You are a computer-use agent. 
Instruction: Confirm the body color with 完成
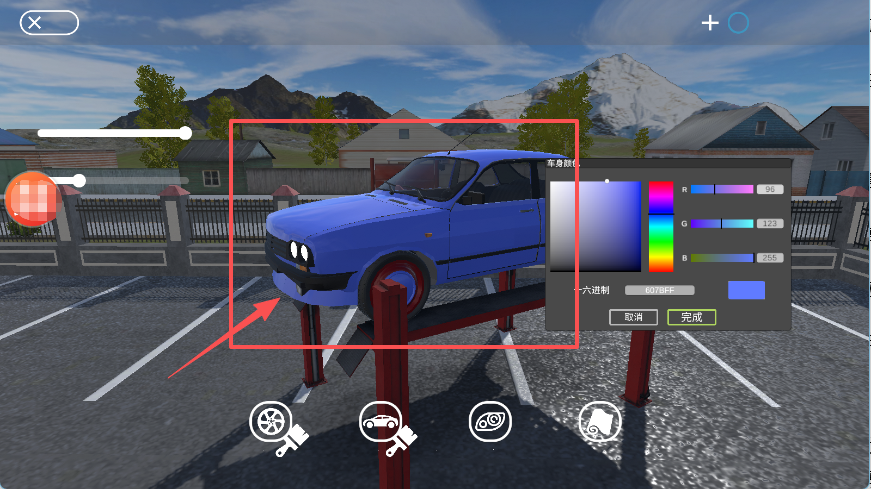pos(691,317)
